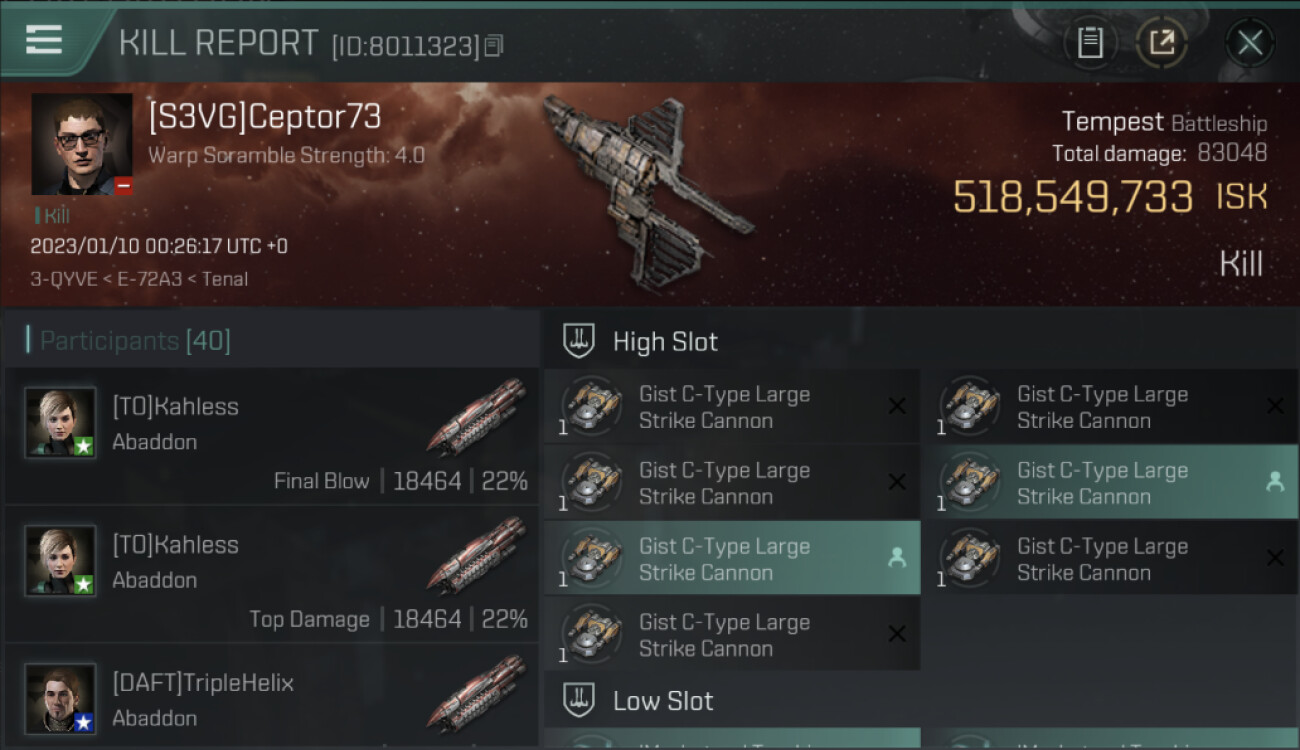Select highlighted Strike Cannon in right column

1110,483
